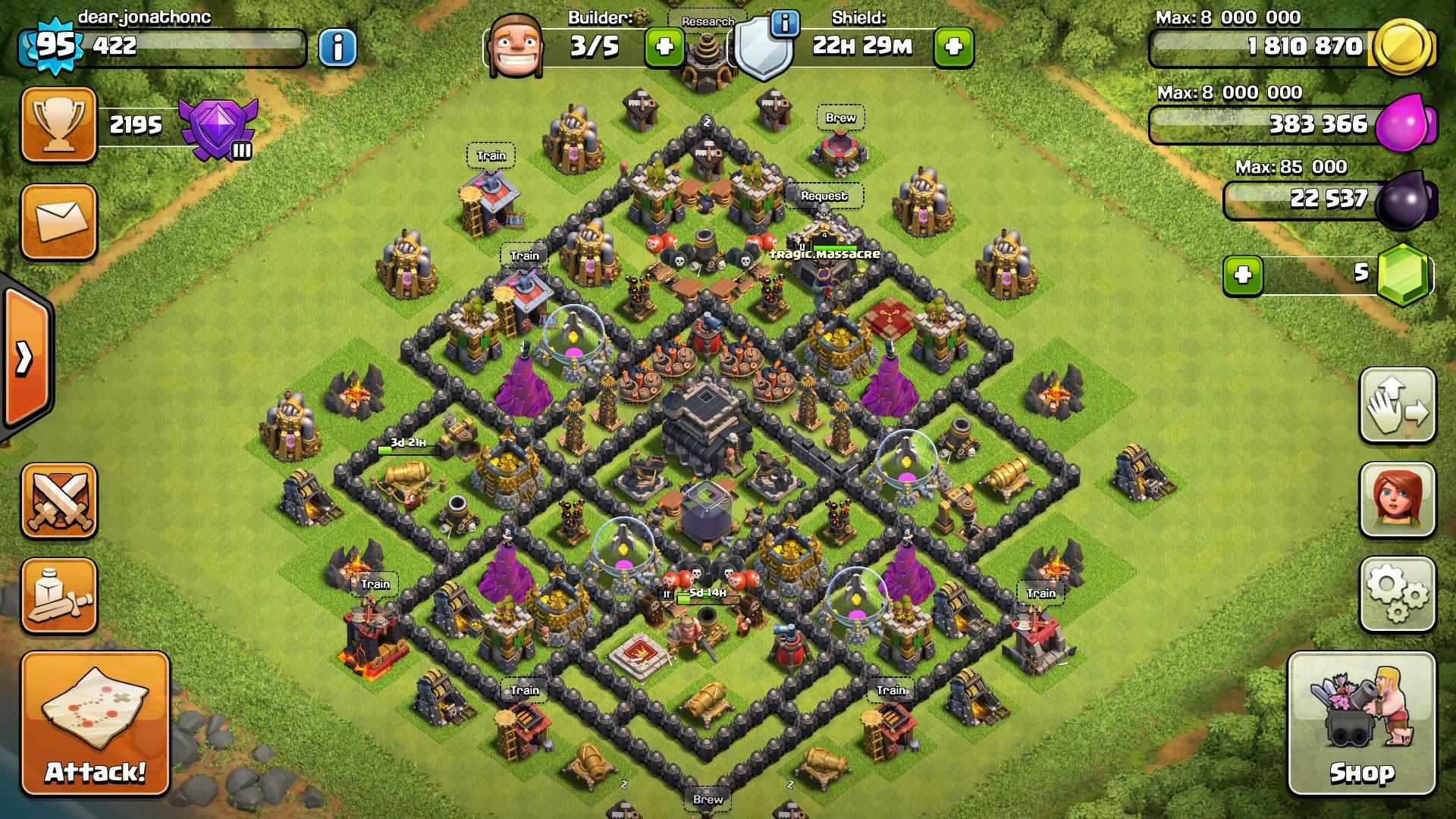Screen dimensions: 1456x819
Task: Open the crossed swords clan war menu
Action: tap(59, 500)
